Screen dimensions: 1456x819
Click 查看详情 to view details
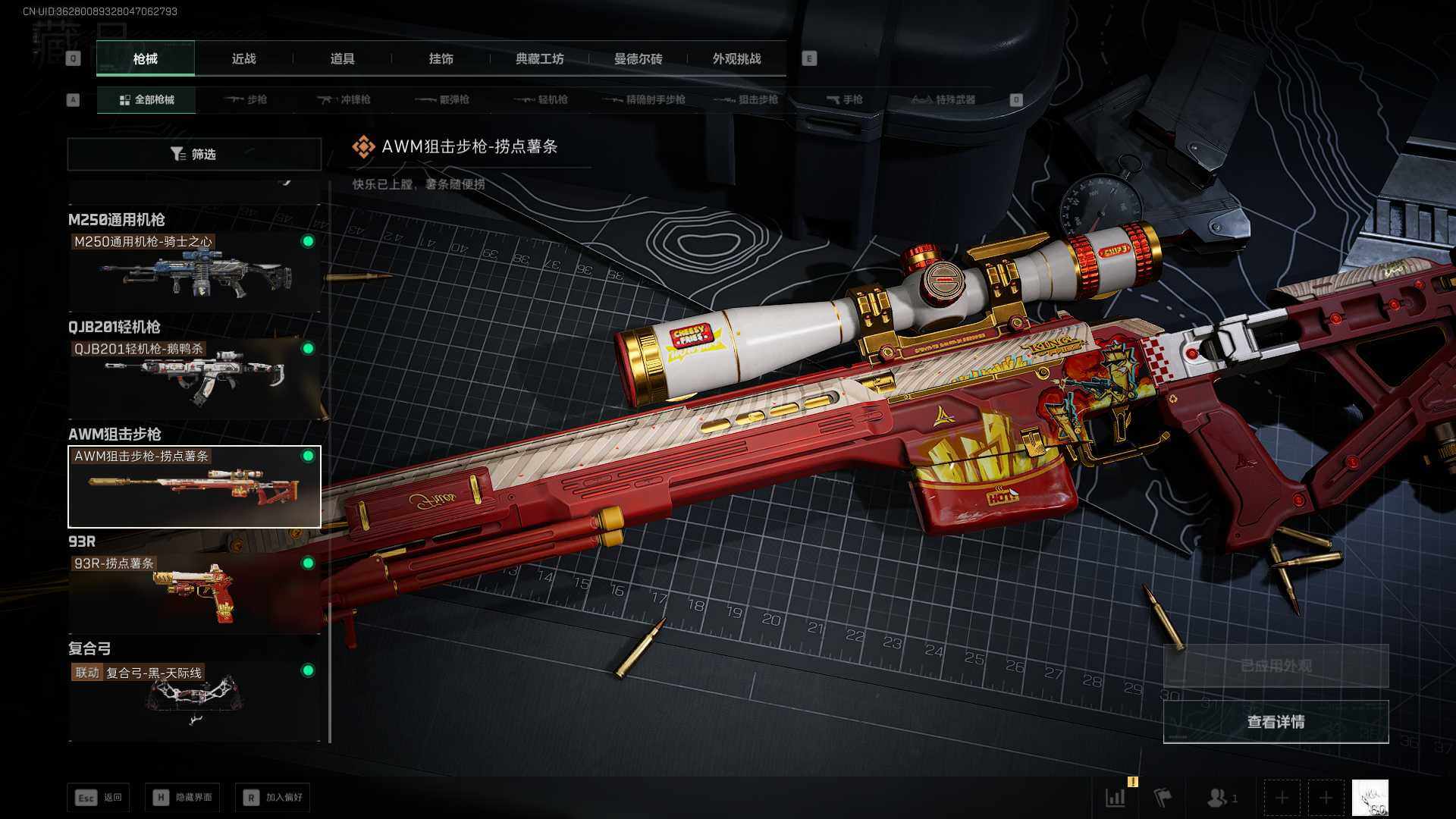(1276, 722)
